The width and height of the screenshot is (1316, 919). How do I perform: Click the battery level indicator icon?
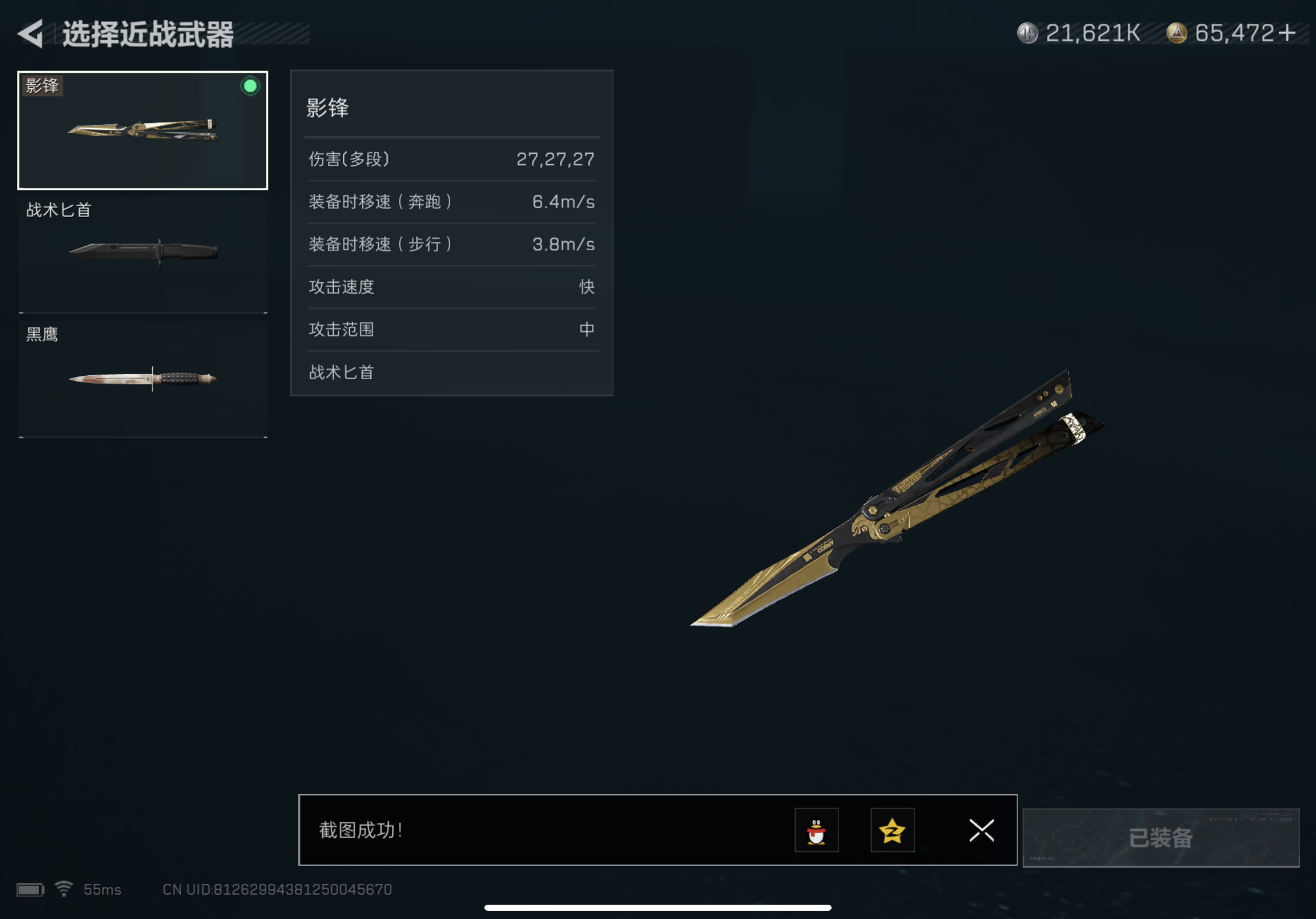coord(31,888)
